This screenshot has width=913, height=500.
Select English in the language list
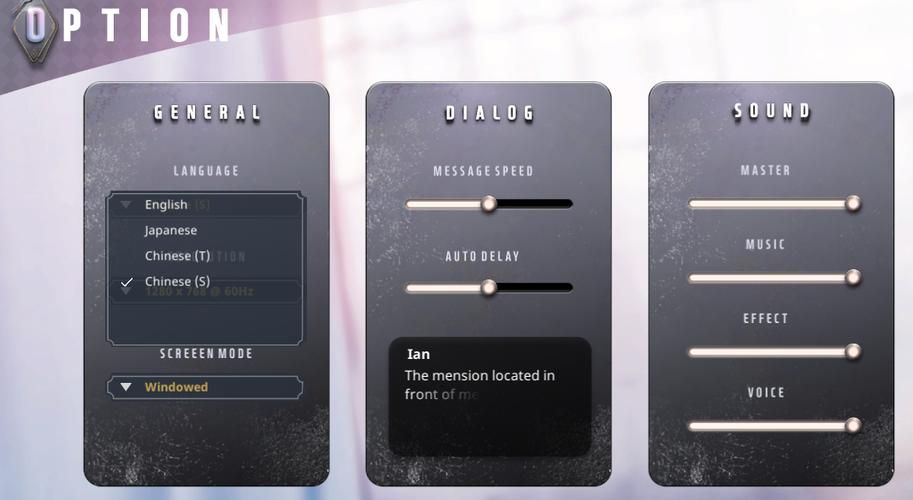pos(166,205)
